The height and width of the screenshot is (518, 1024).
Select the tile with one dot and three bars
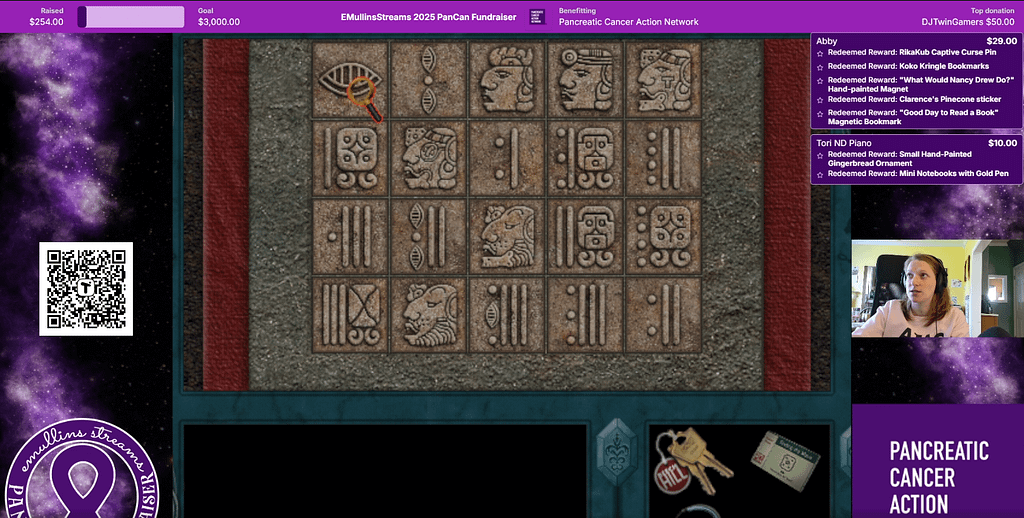point(349,236)
